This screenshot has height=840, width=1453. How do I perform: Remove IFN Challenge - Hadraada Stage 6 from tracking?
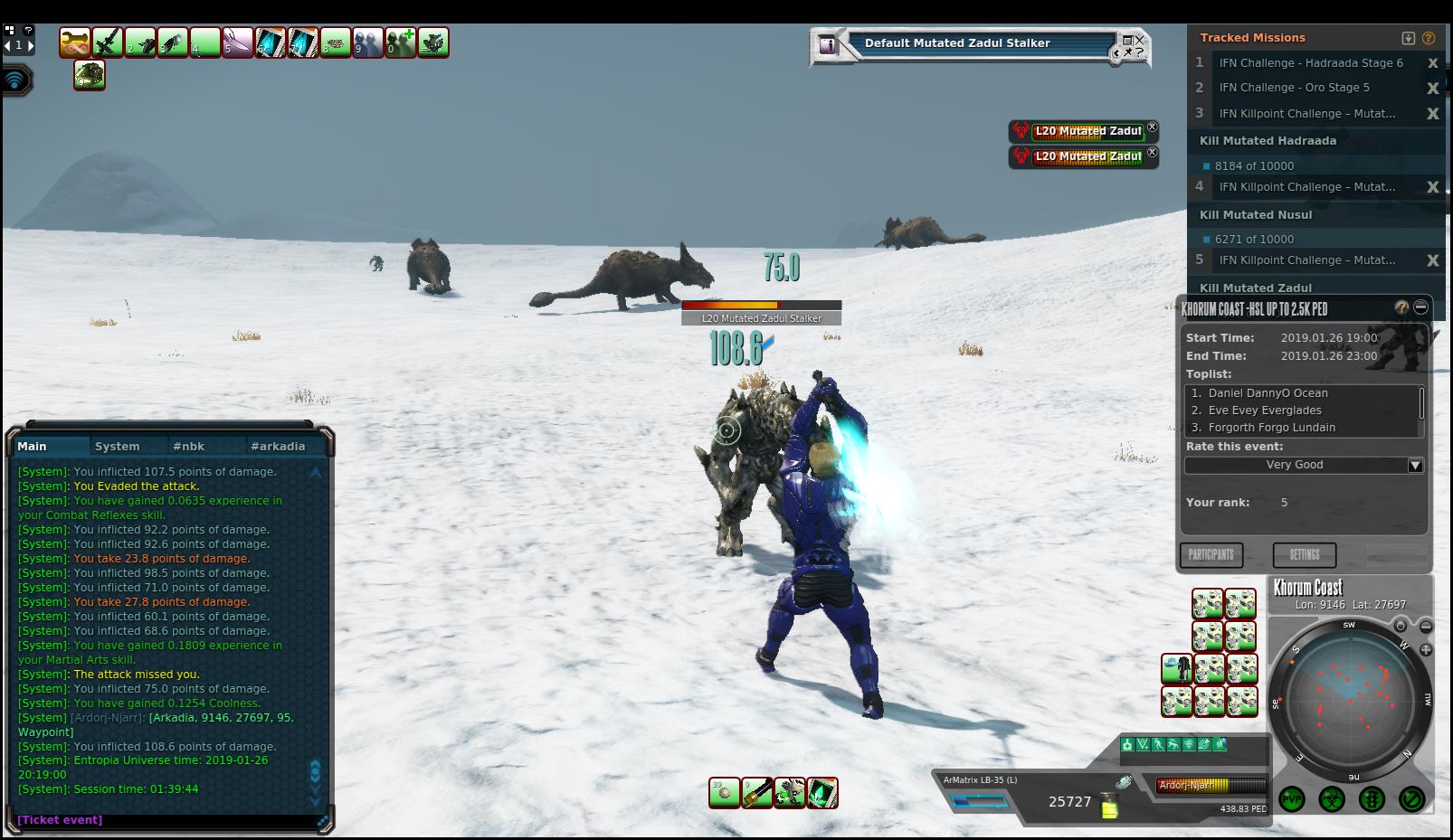[x=1432, y=63]
